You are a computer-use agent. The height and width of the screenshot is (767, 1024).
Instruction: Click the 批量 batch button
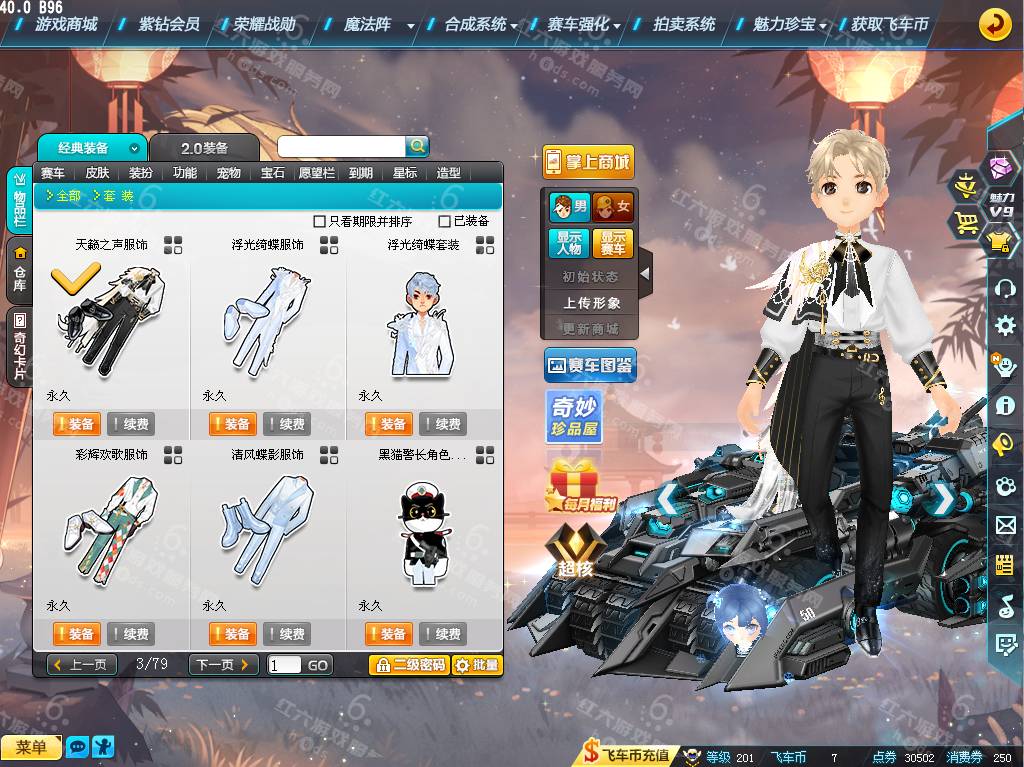[x=477, y=665]
